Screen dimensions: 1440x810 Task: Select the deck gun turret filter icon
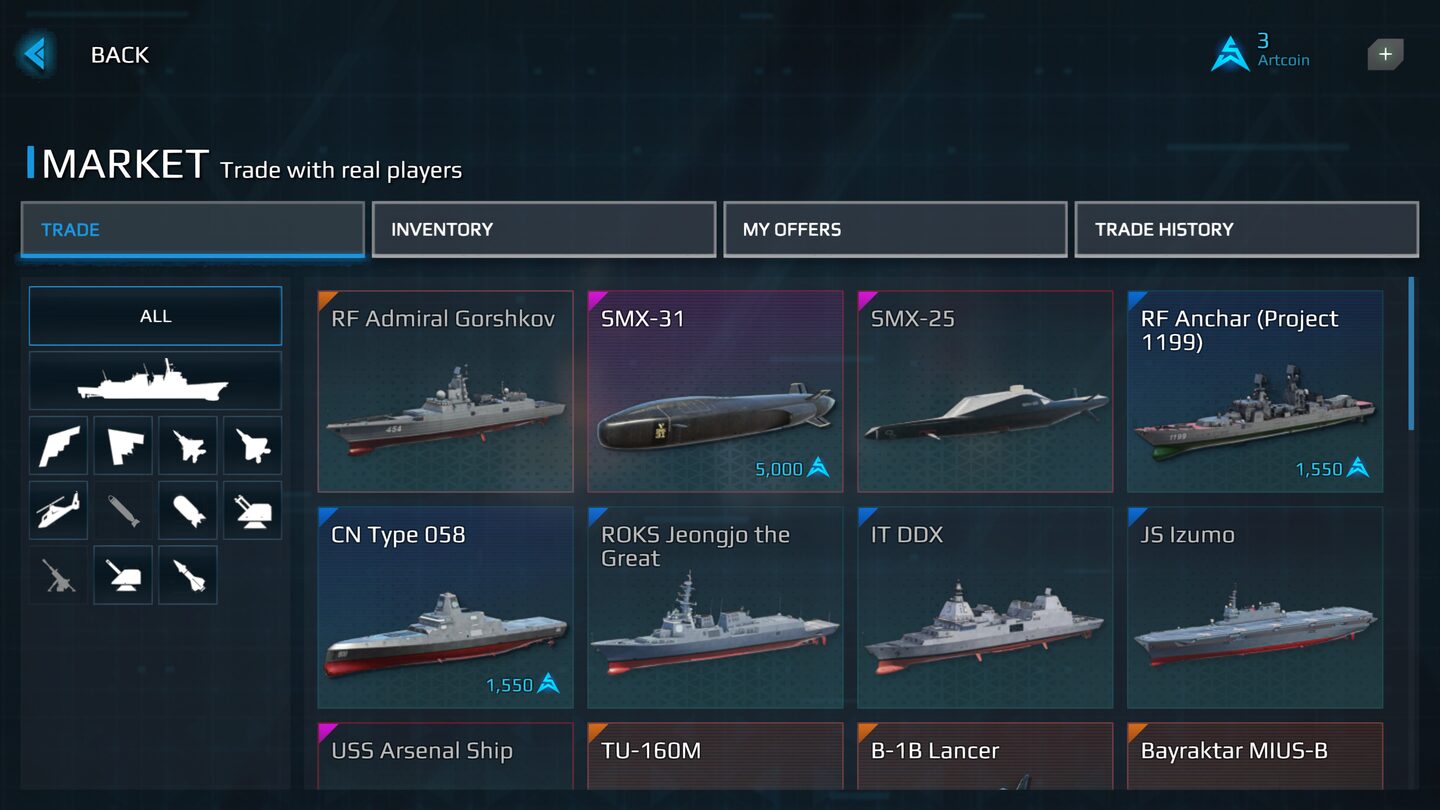pos(253,510)
